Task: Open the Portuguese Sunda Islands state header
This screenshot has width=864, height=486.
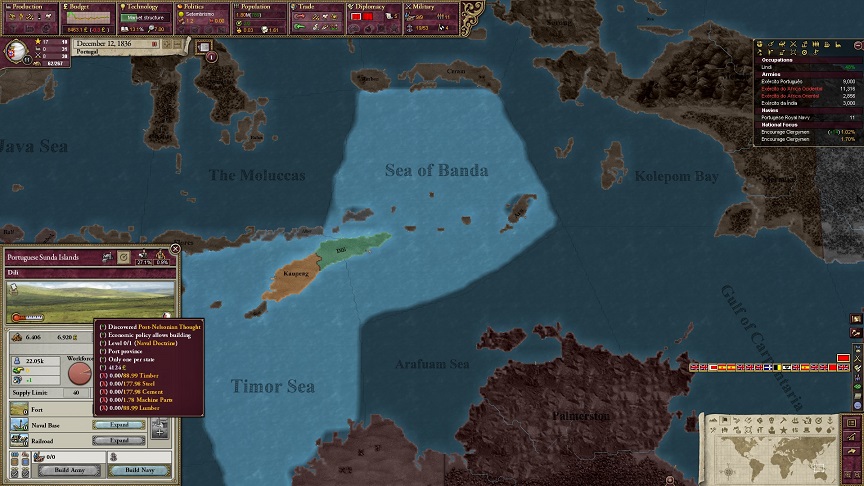Action: [x=50, y=257]
